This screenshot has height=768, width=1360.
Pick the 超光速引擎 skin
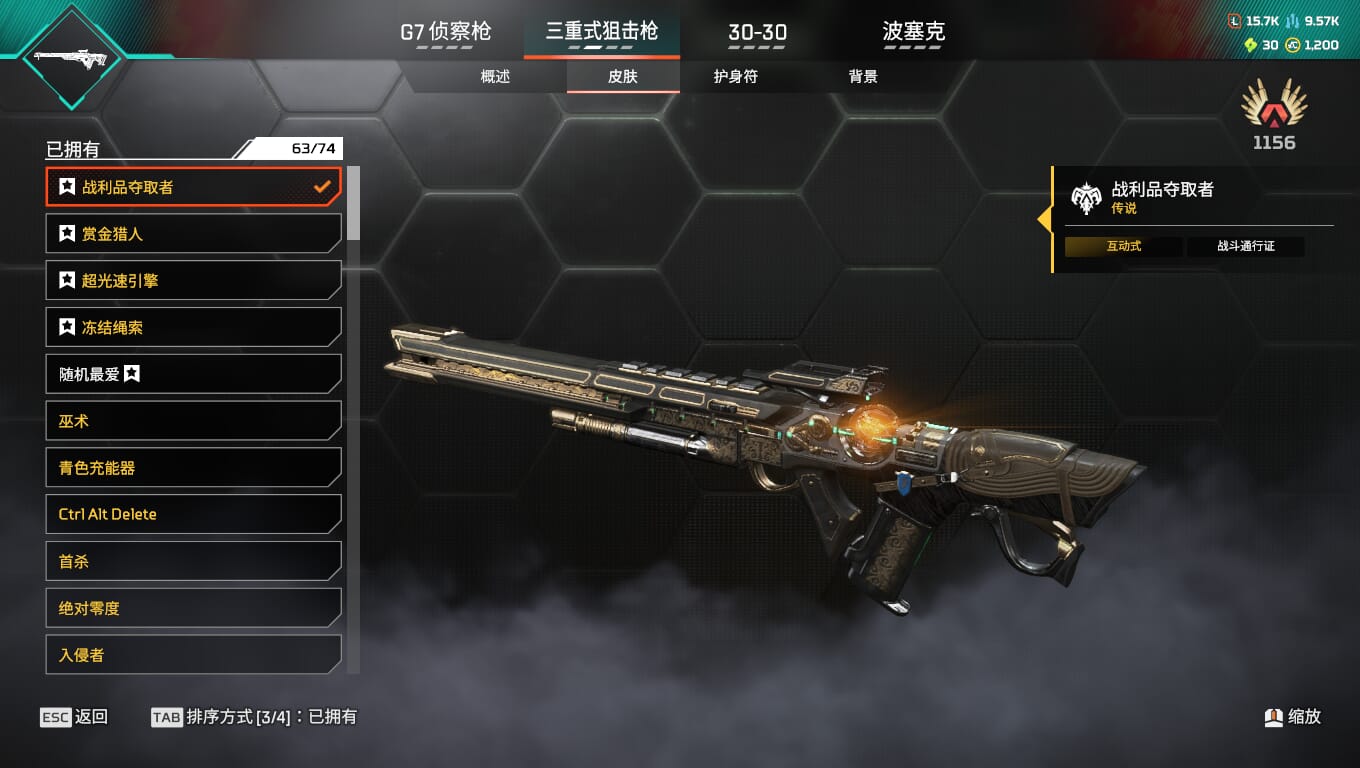tap(193, 281)
